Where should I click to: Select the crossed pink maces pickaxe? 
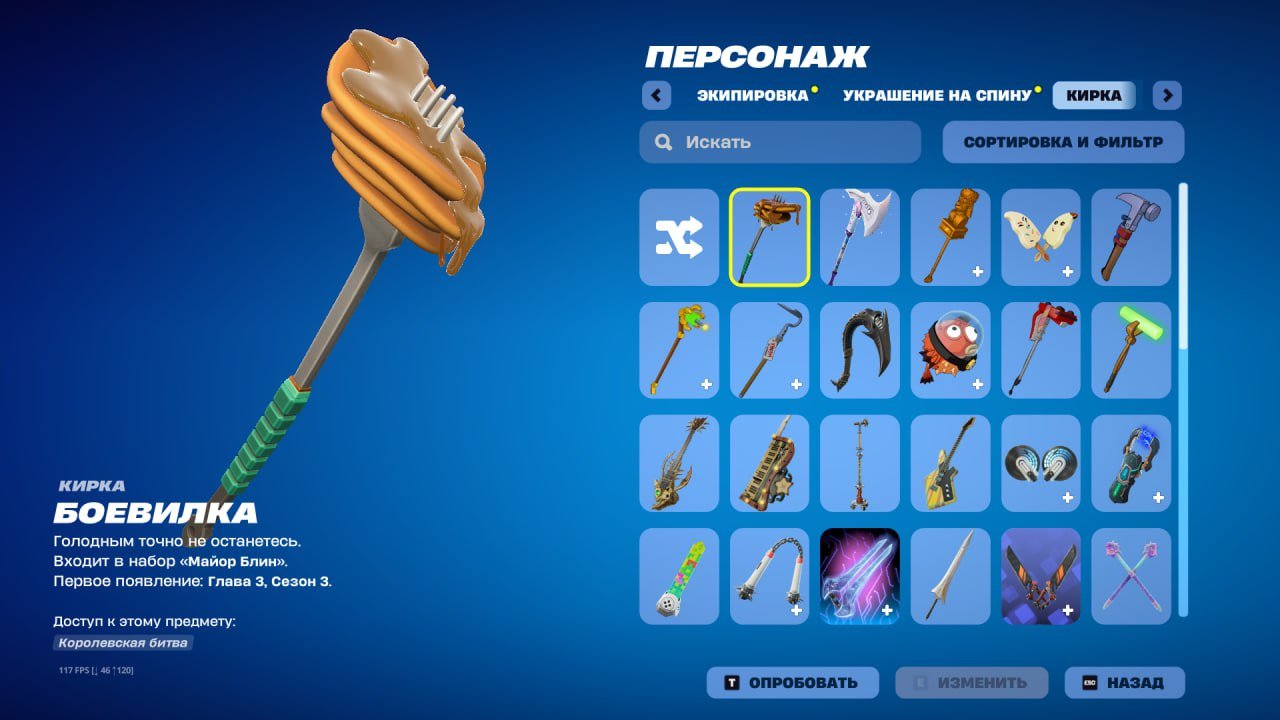tap(1130, 577)
